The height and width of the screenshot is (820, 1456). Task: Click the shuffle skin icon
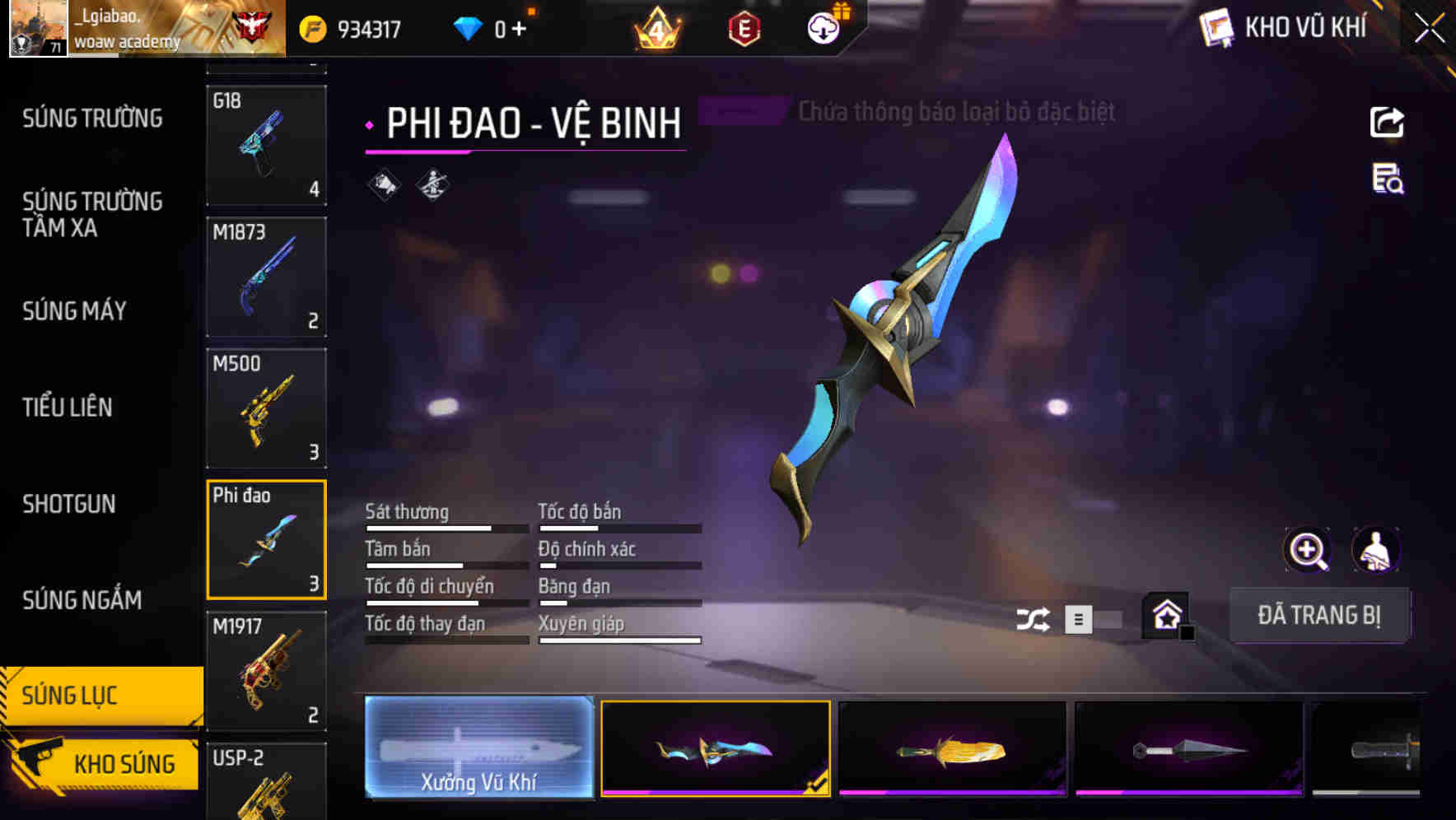point(1032,617)
